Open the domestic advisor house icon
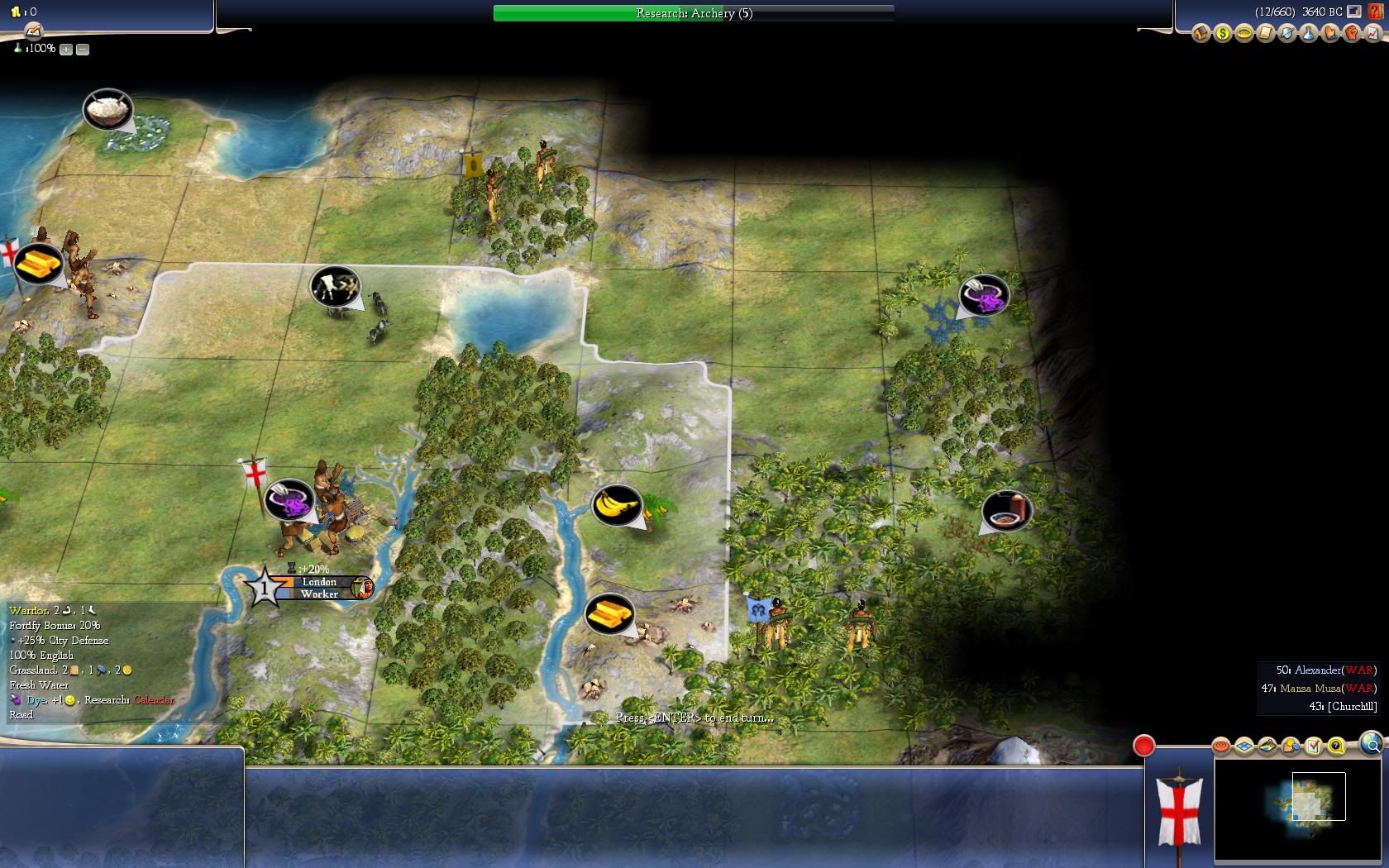1389x868 pixels. (1200, 33)
